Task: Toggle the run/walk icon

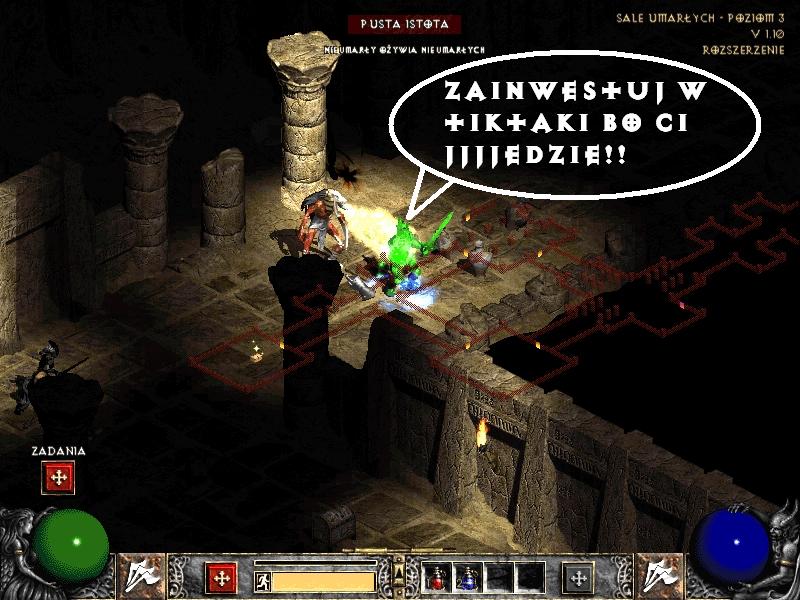Action: point(262,580)
